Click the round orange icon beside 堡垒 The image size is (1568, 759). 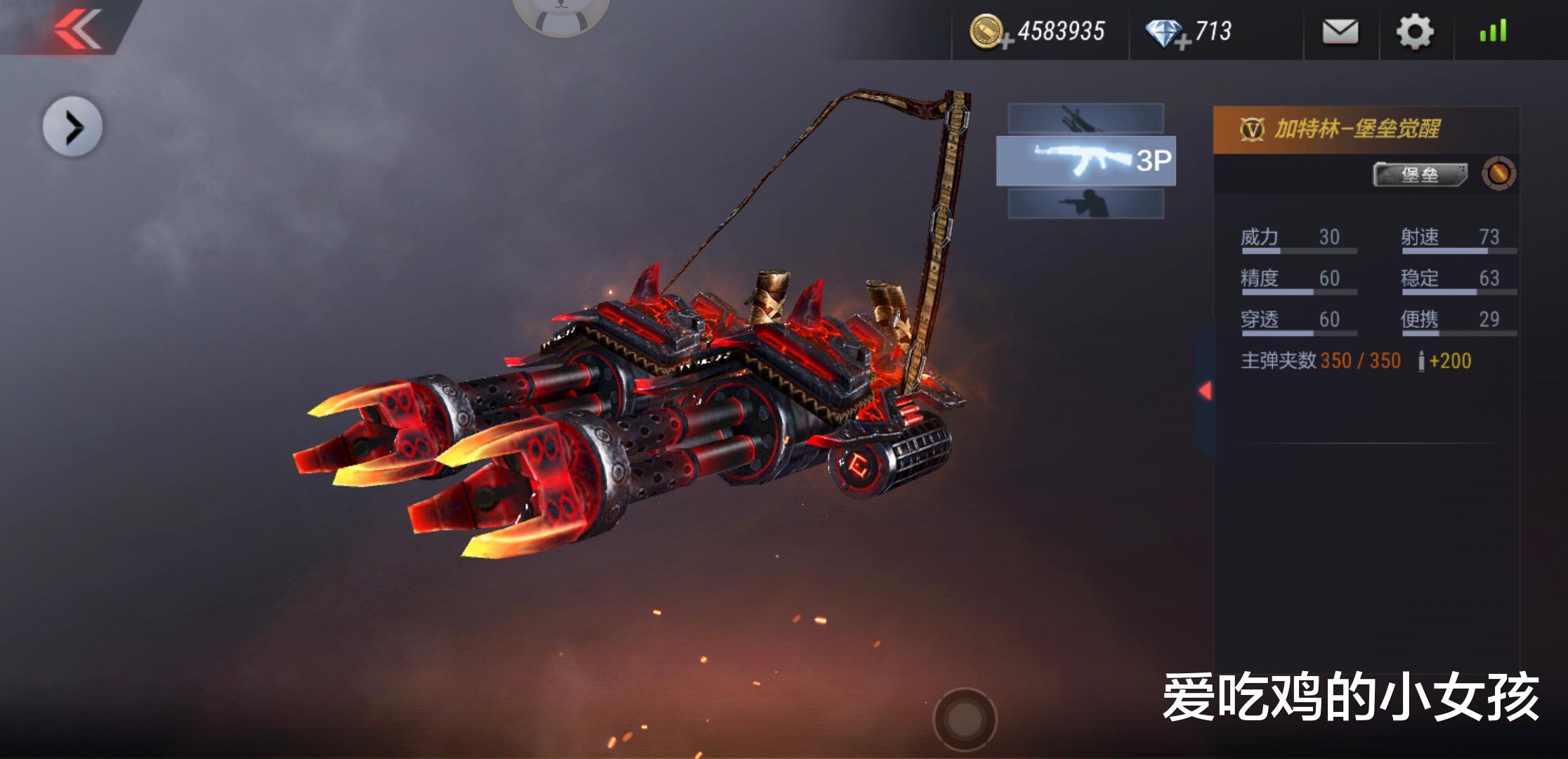tap(1498, 174)
